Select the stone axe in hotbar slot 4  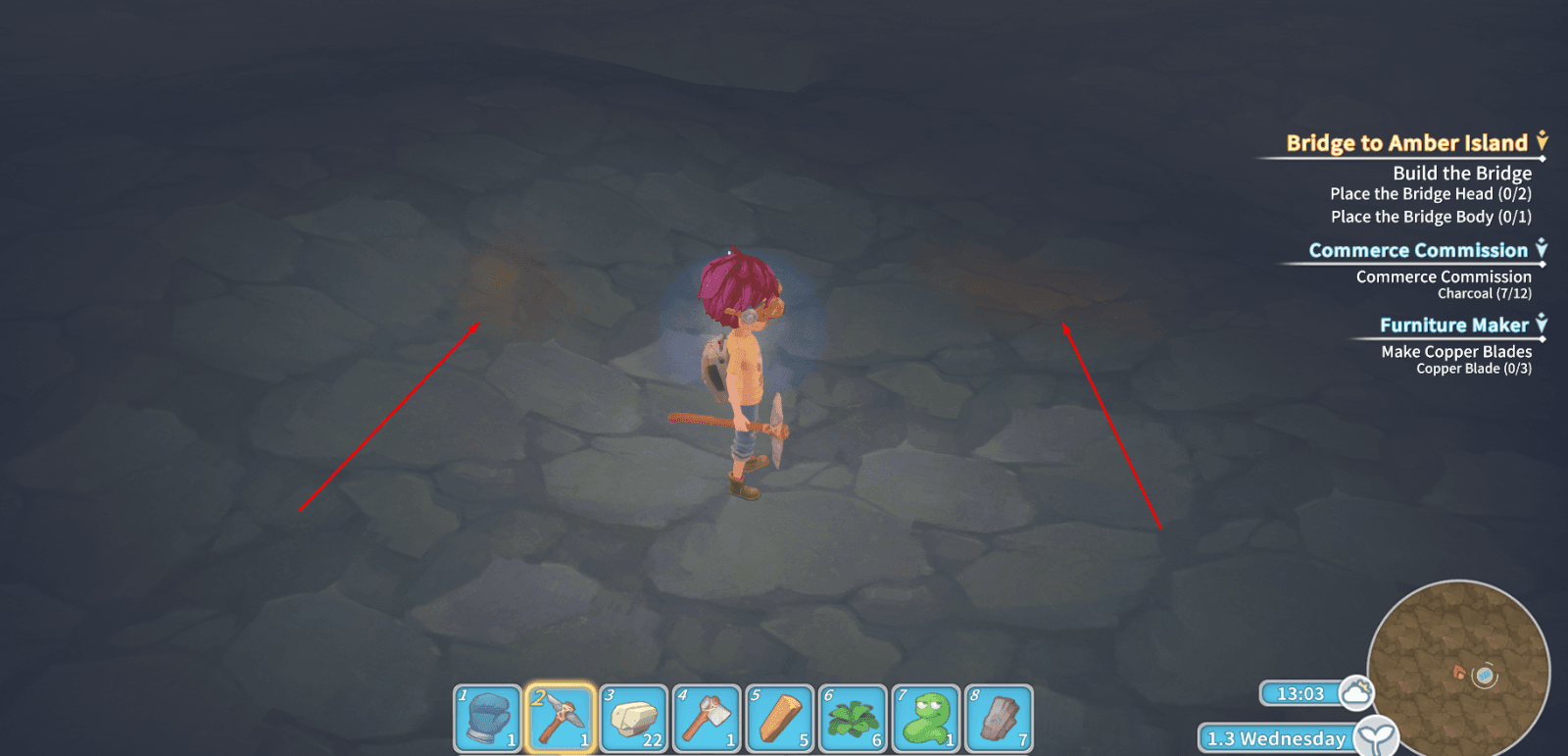(x=707, y=718)
